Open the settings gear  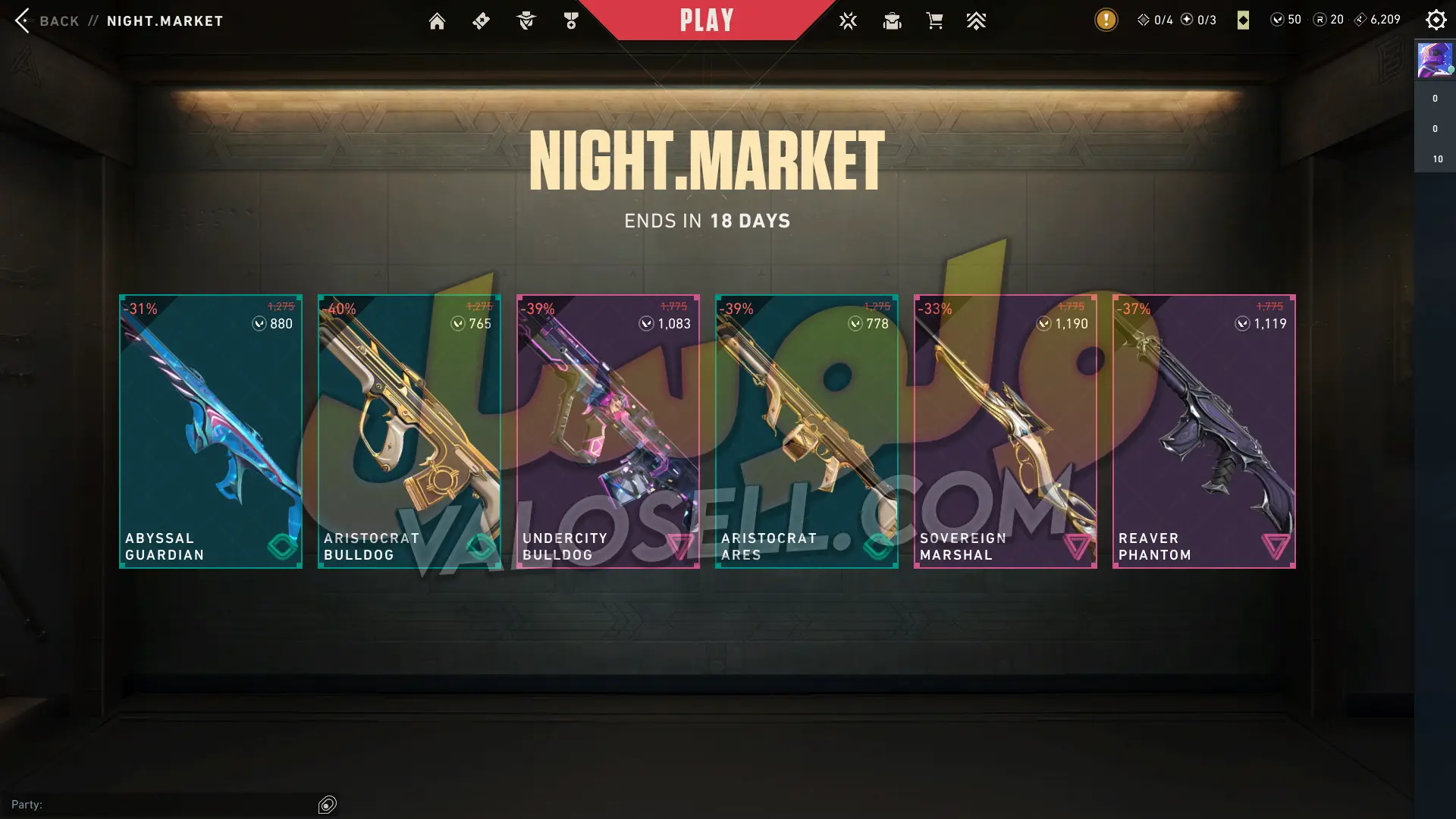(x=1436, y=20)
